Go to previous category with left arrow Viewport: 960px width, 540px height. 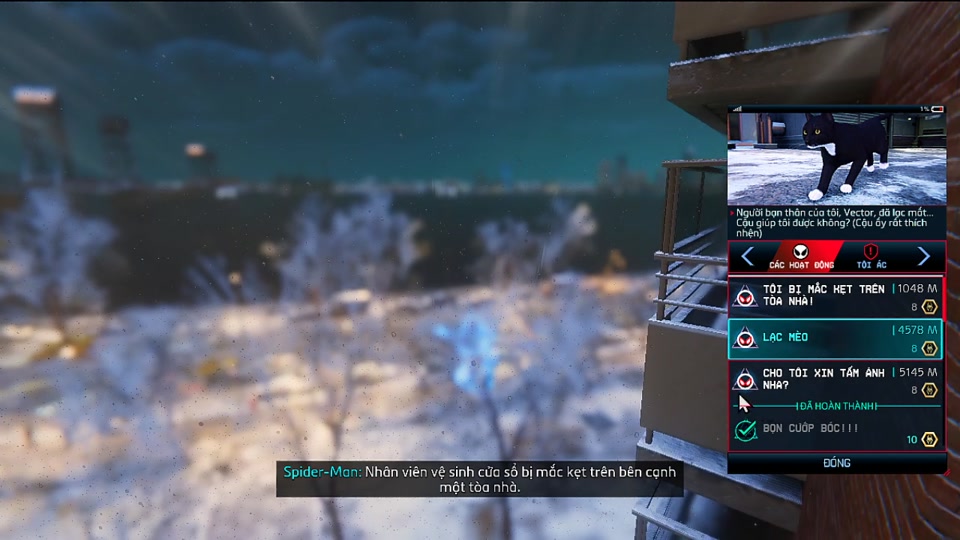point(747,257)
